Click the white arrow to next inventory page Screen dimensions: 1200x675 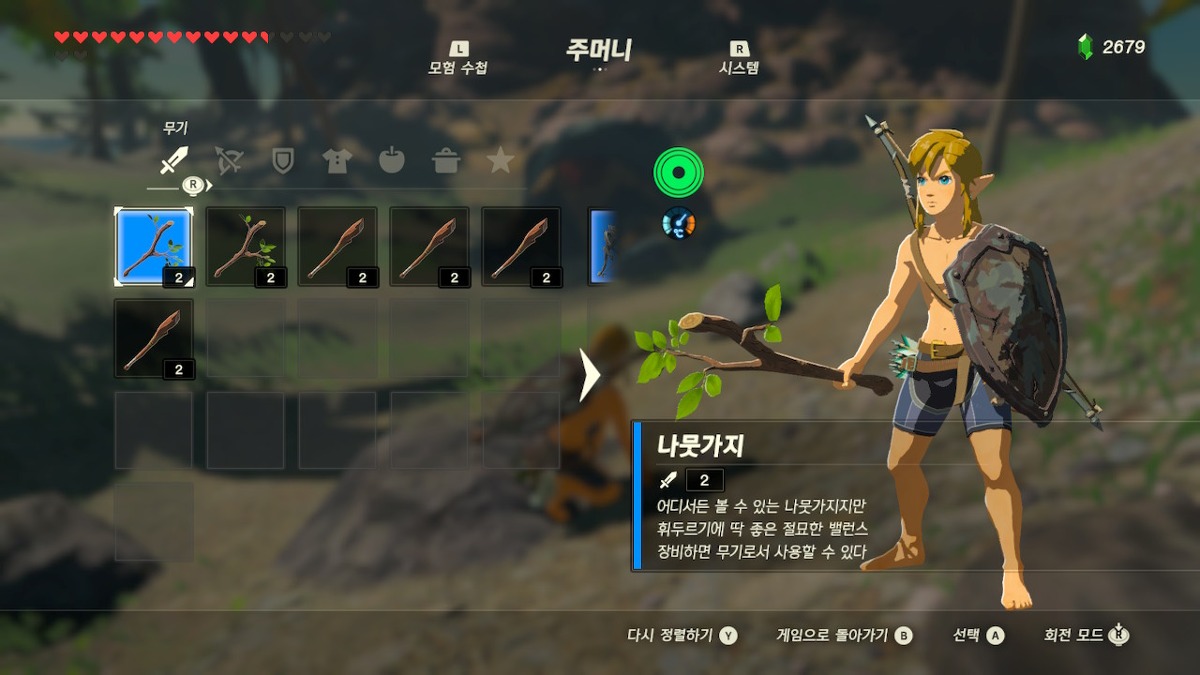click(x=589, y=375)
